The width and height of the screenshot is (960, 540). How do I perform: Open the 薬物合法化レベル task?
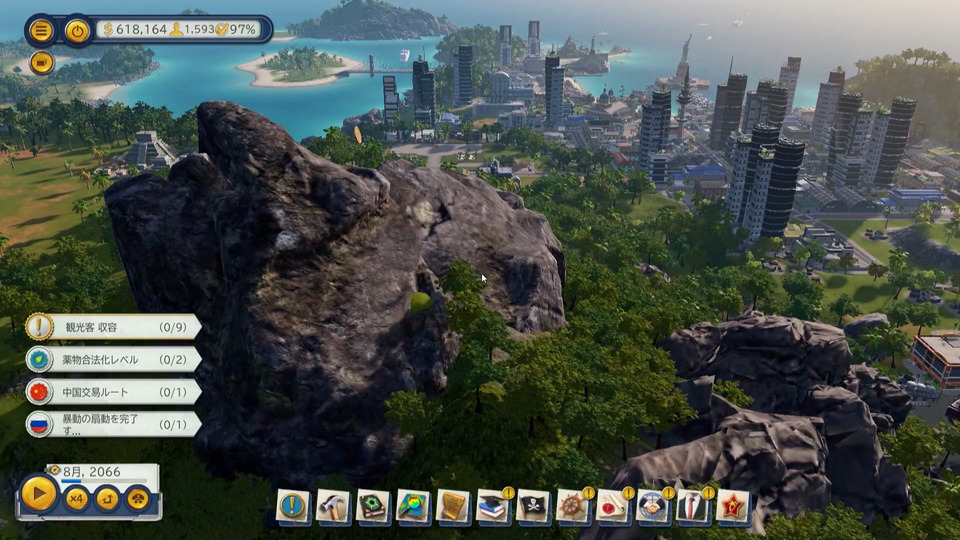pyautogui.click(x=112, y=359)
